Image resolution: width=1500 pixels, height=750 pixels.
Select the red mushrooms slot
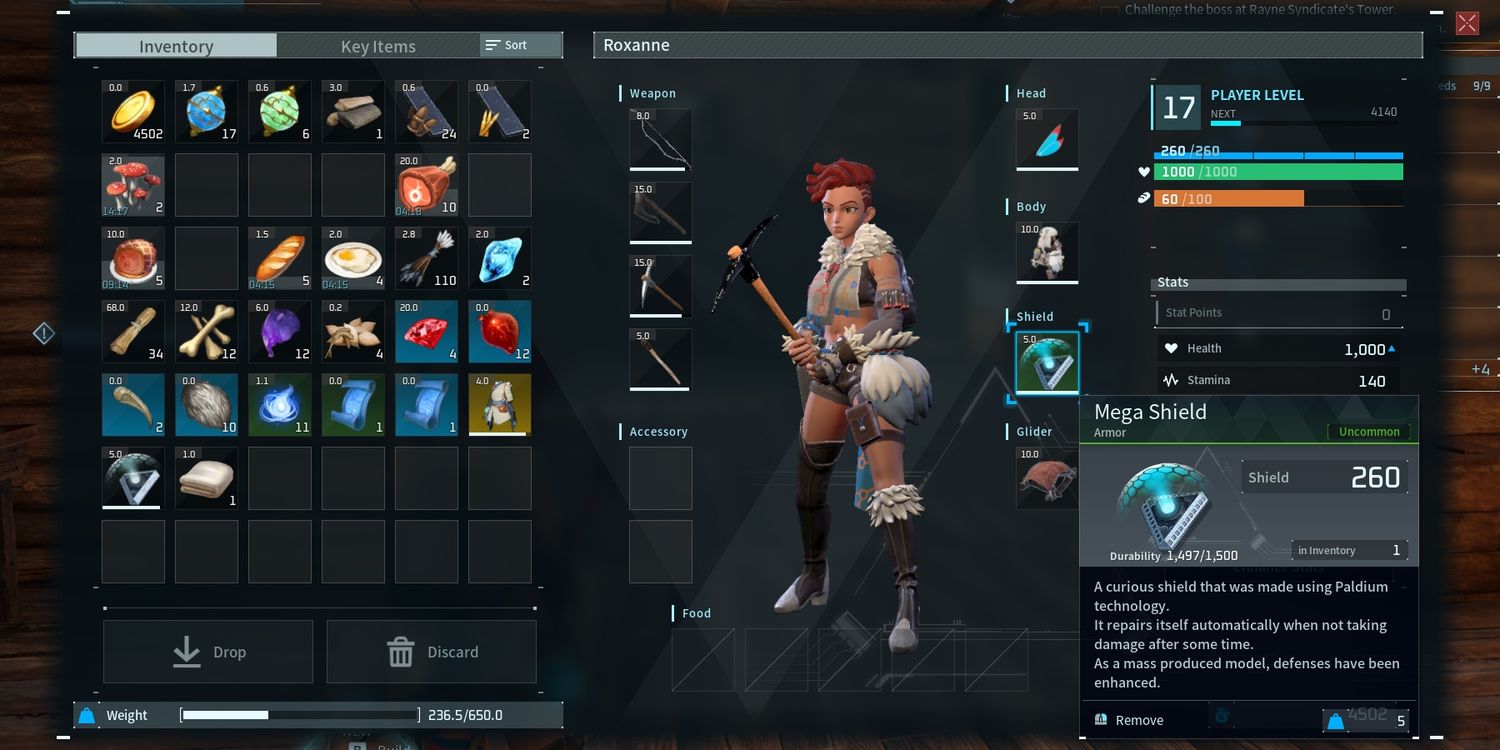[133, 185]
